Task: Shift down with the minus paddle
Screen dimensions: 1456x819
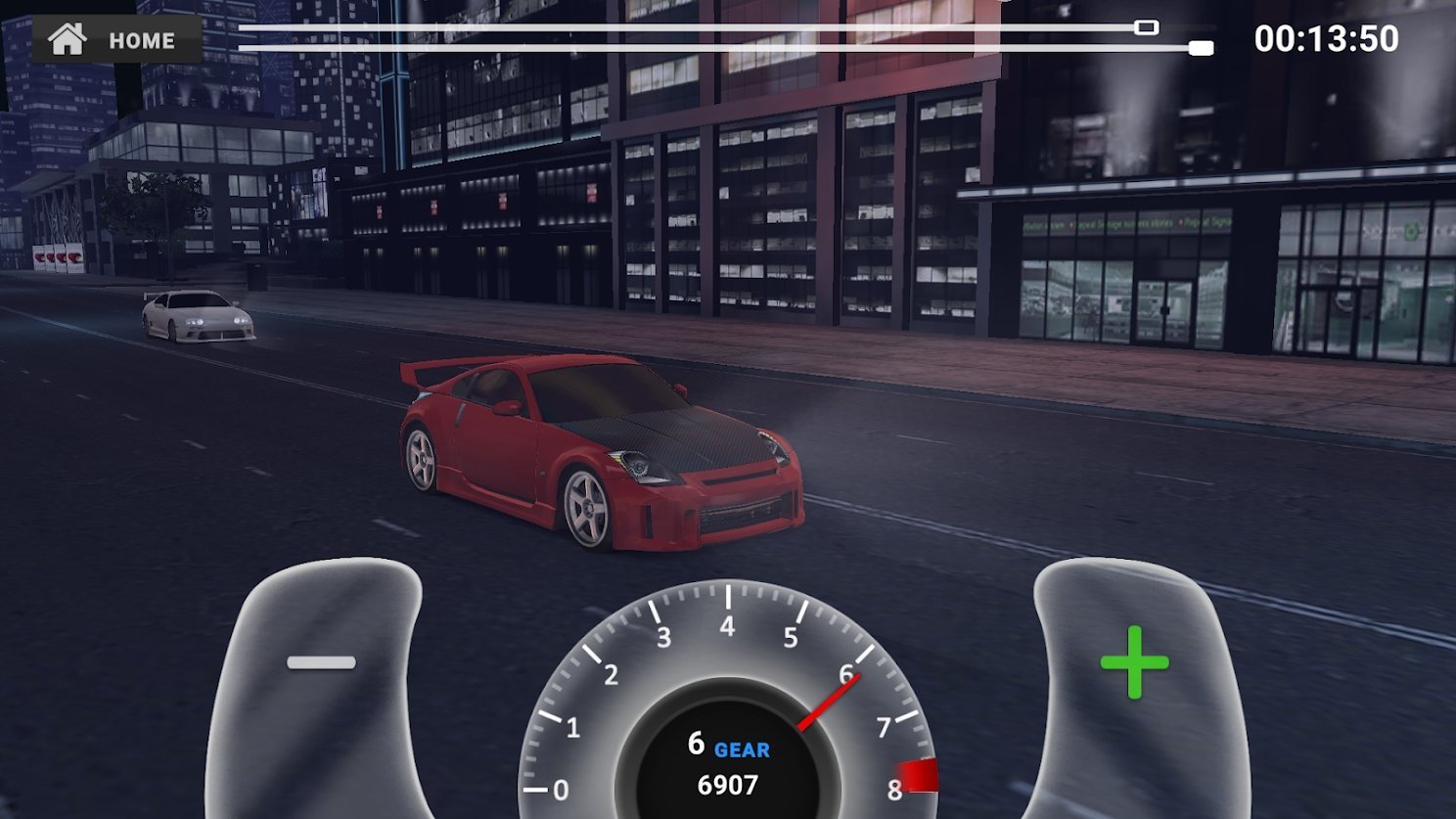Action: [x=321, y=663]
